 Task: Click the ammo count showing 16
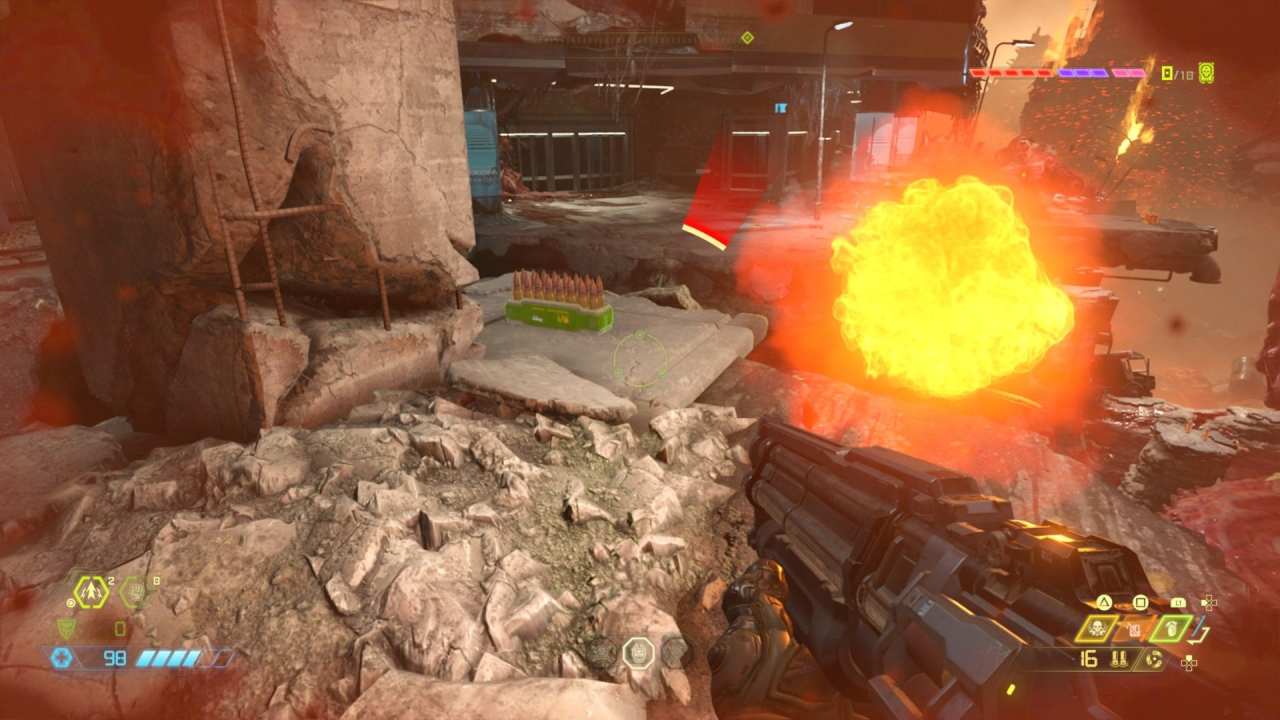pos(1088,659)
